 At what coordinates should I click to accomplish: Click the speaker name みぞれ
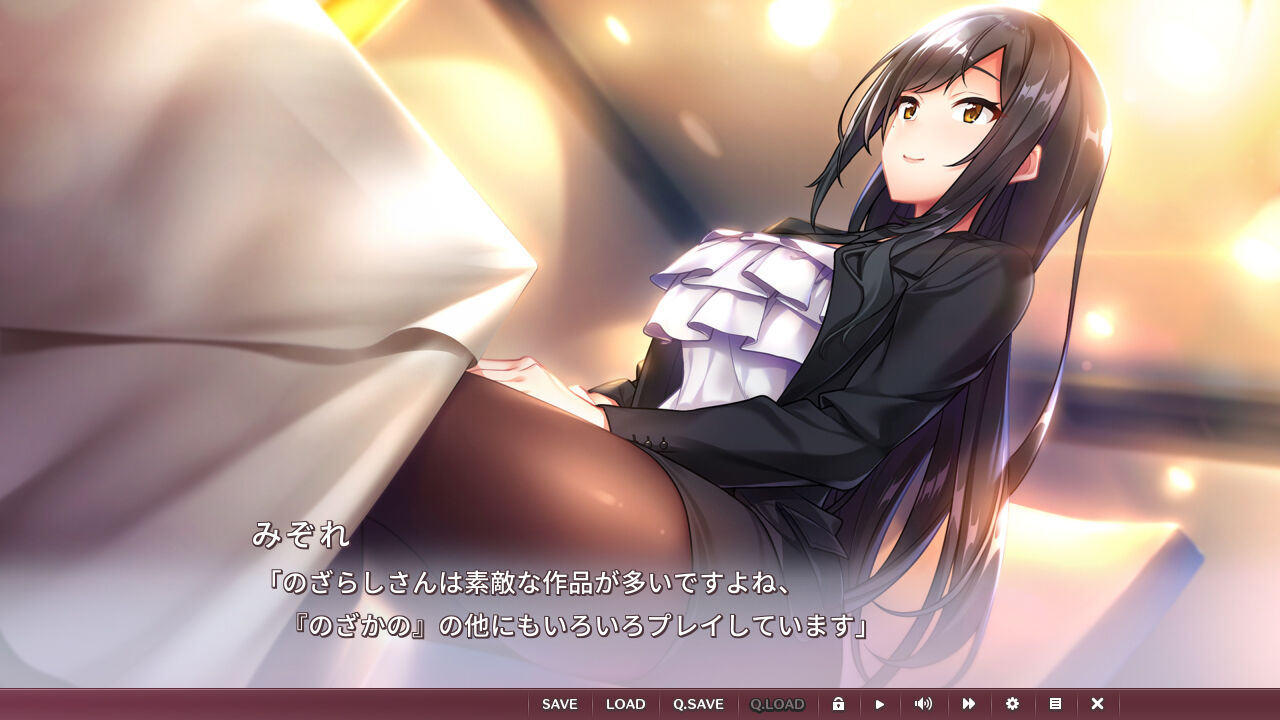pos(300,537)
